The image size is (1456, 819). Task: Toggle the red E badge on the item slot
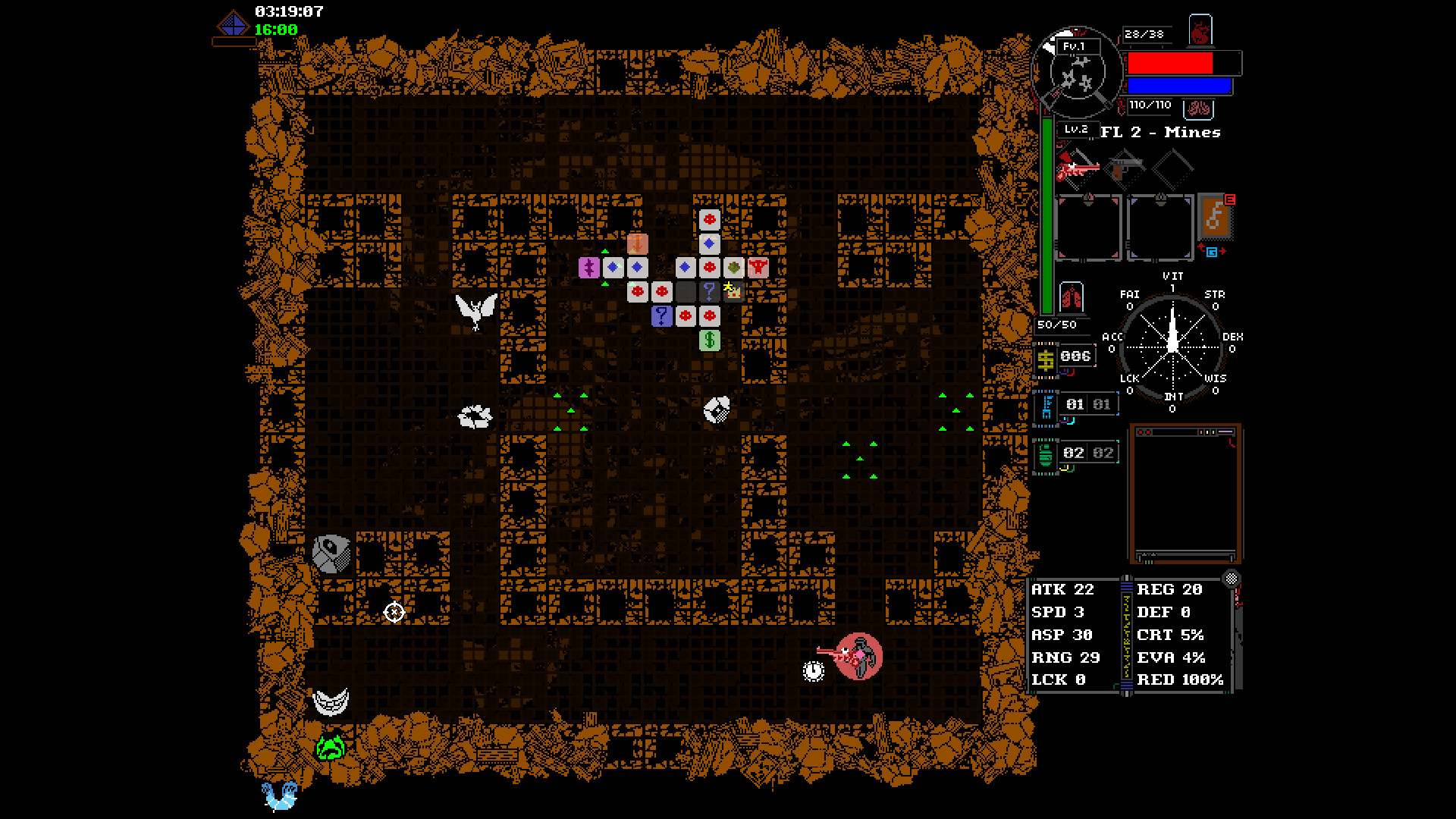click(x=1230, y=198)
